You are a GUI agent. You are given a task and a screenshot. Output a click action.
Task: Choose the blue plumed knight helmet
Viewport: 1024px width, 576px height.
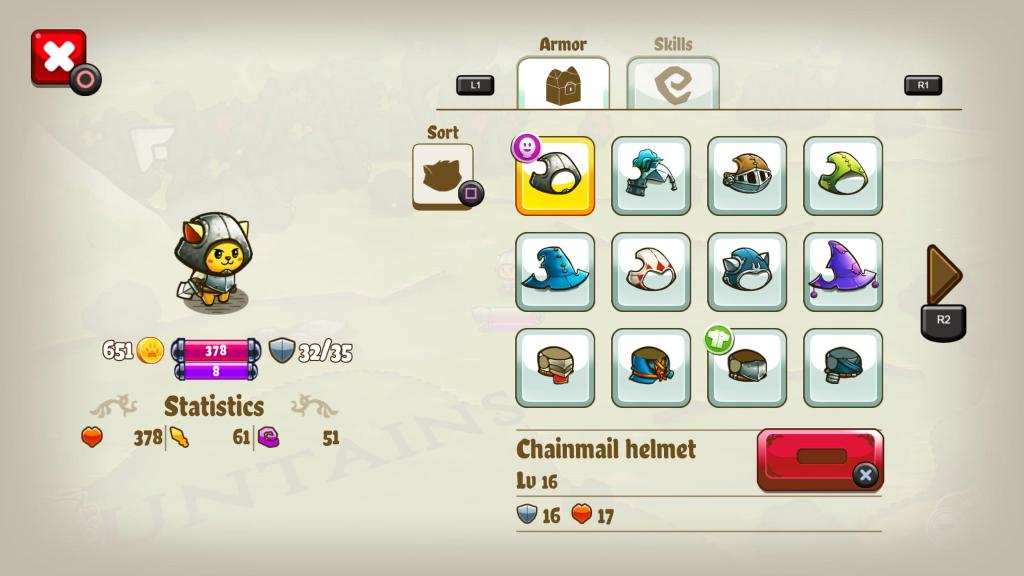click(x=651, y=176)
